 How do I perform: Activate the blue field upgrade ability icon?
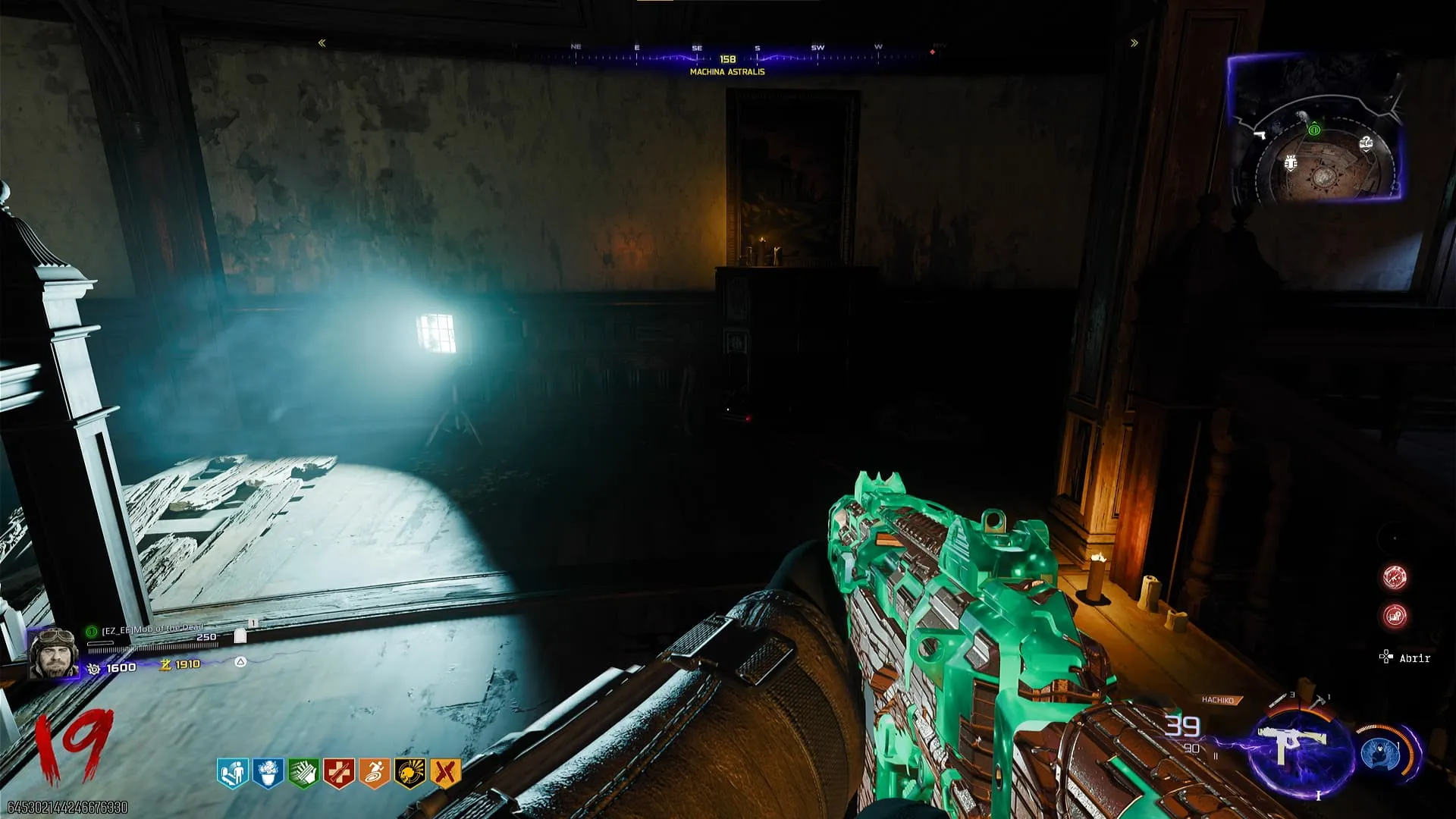[x=1380, y=754]
